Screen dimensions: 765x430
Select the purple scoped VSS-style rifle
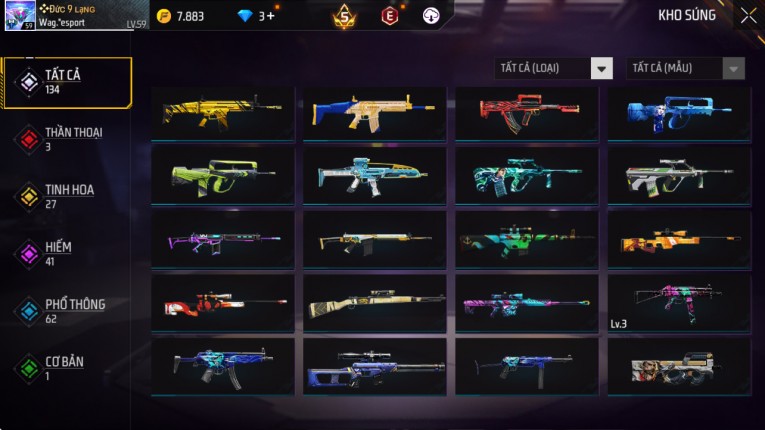pos(375,365)
